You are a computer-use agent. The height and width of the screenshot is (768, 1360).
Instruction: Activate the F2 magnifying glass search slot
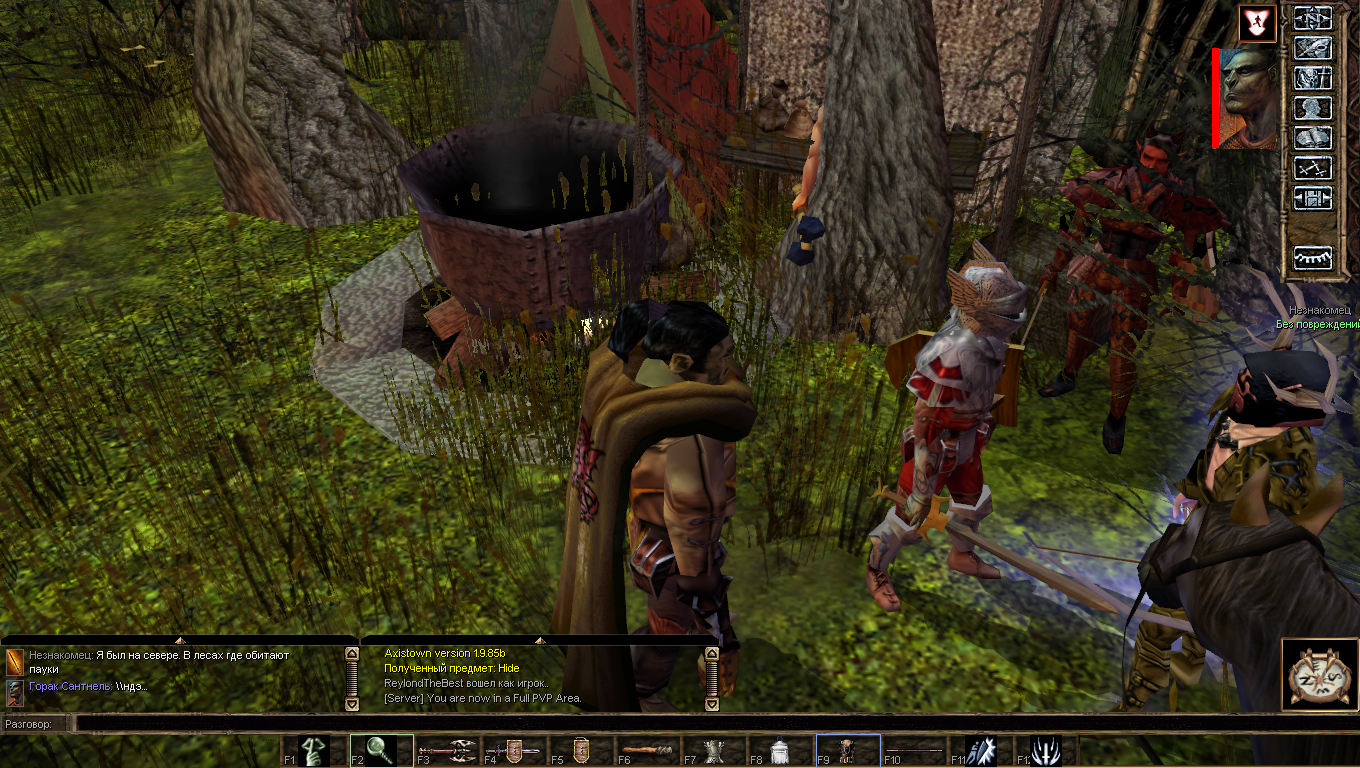pyautogui.click(x=381, y=751)
